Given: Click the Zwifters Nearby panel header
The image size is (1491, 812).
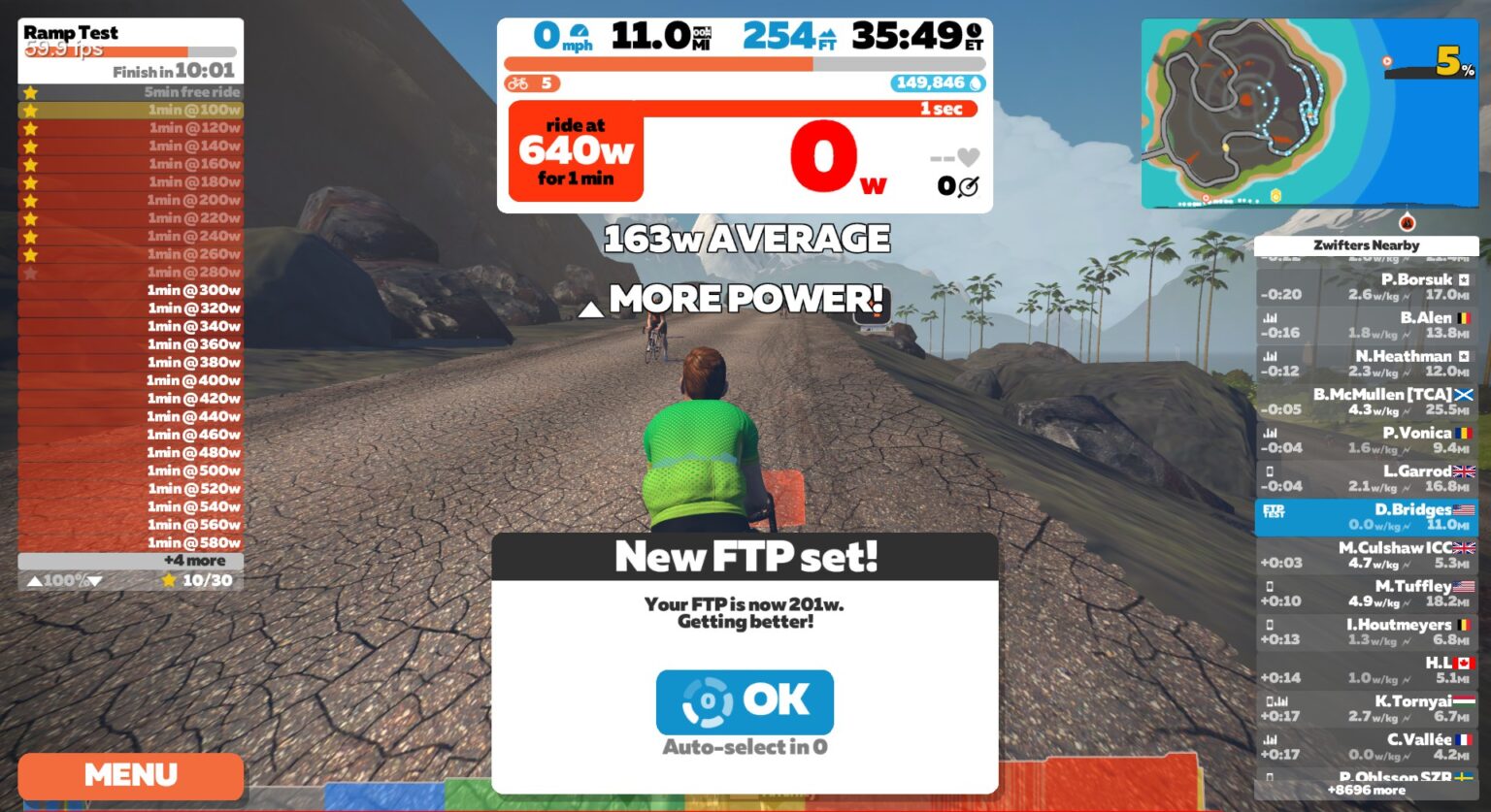Looking at the screenshot, I should pos(1368,245).
